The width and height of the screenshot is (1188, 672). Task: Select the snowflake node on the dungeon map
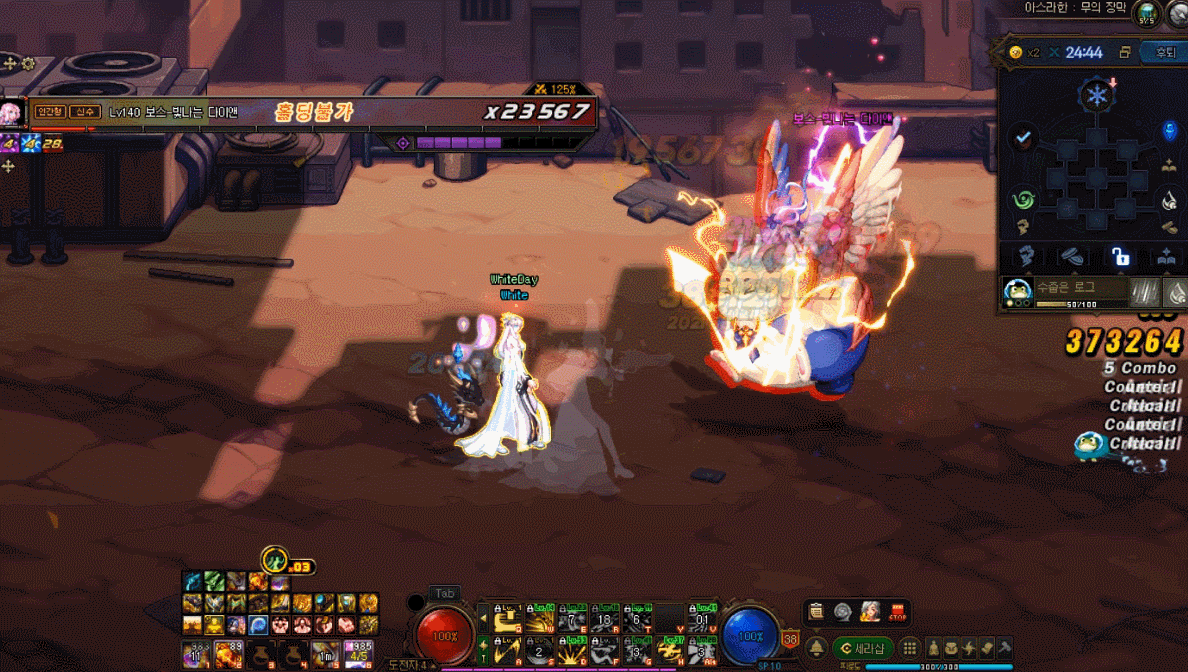pos(1094,96)
